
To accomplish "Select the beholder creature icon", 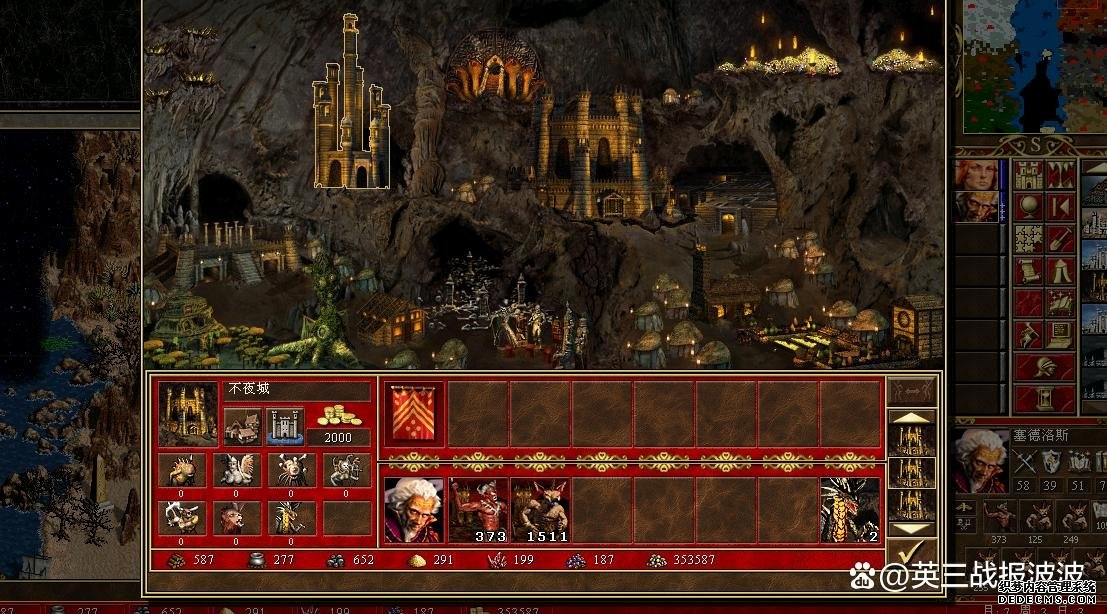I will (291, 470).
